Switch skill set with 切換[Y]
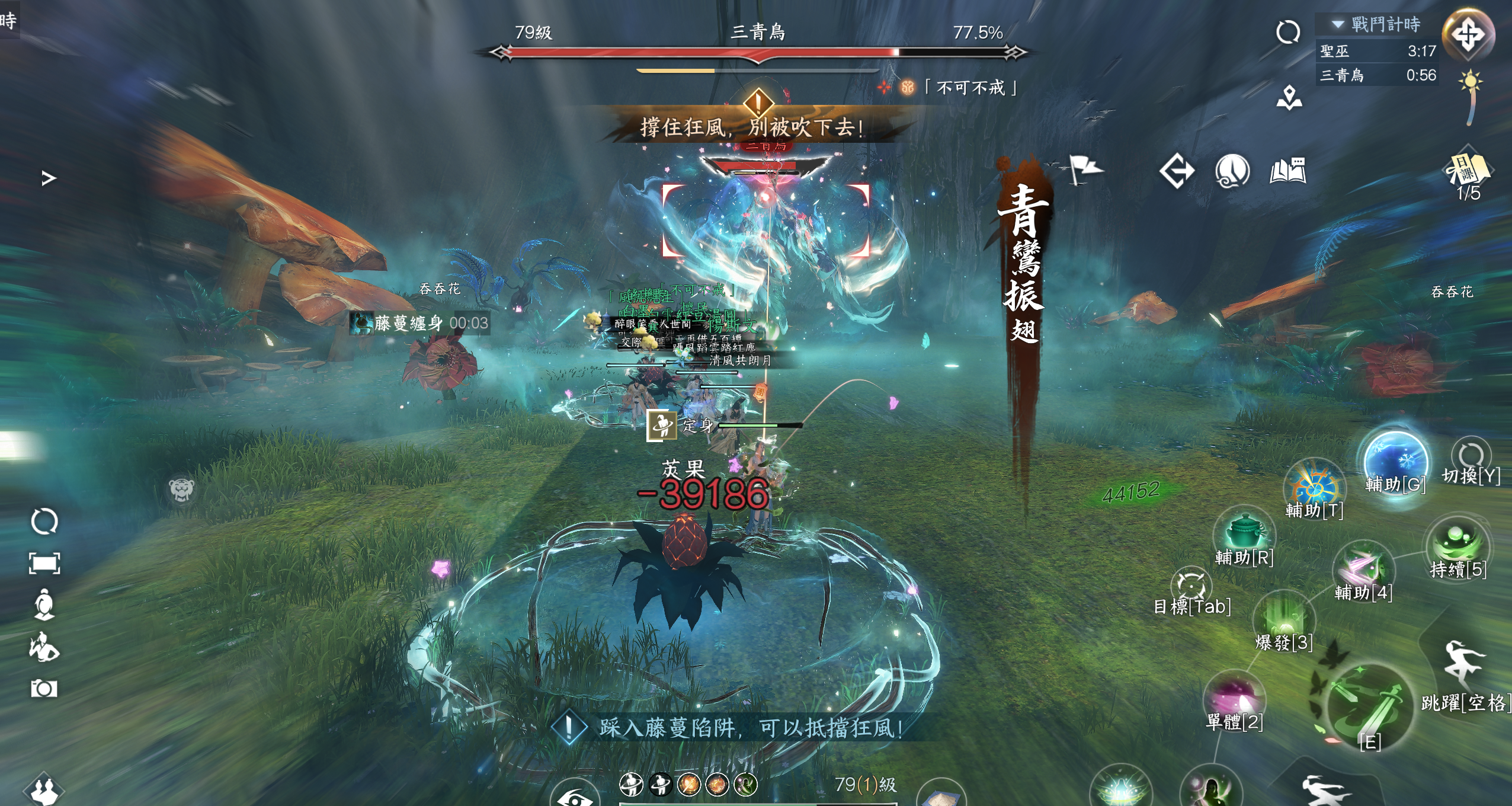This screenshot has width=1512, height=806. (x=1471, y=458)
